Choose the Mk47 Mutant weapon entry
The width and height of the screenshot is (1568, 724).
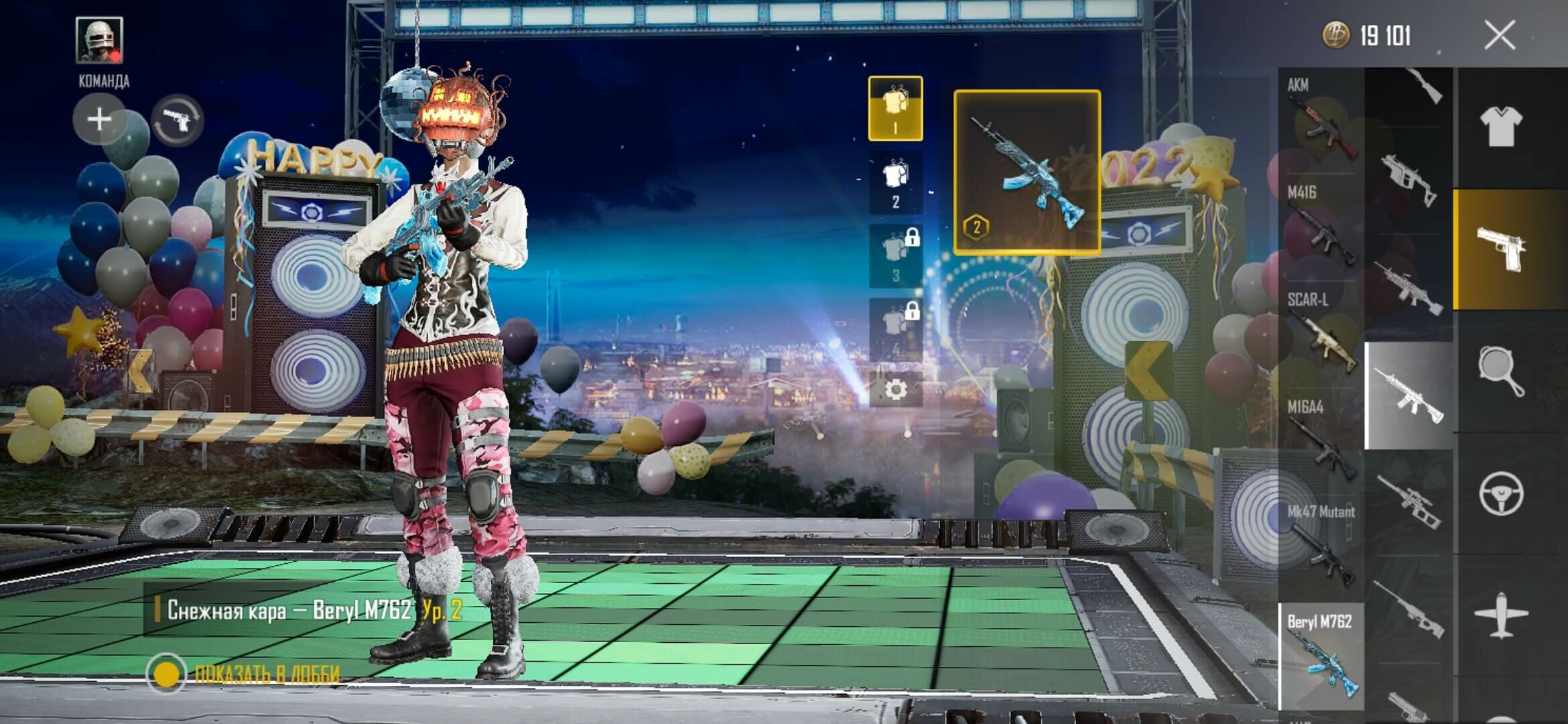tap(1320, 544)
